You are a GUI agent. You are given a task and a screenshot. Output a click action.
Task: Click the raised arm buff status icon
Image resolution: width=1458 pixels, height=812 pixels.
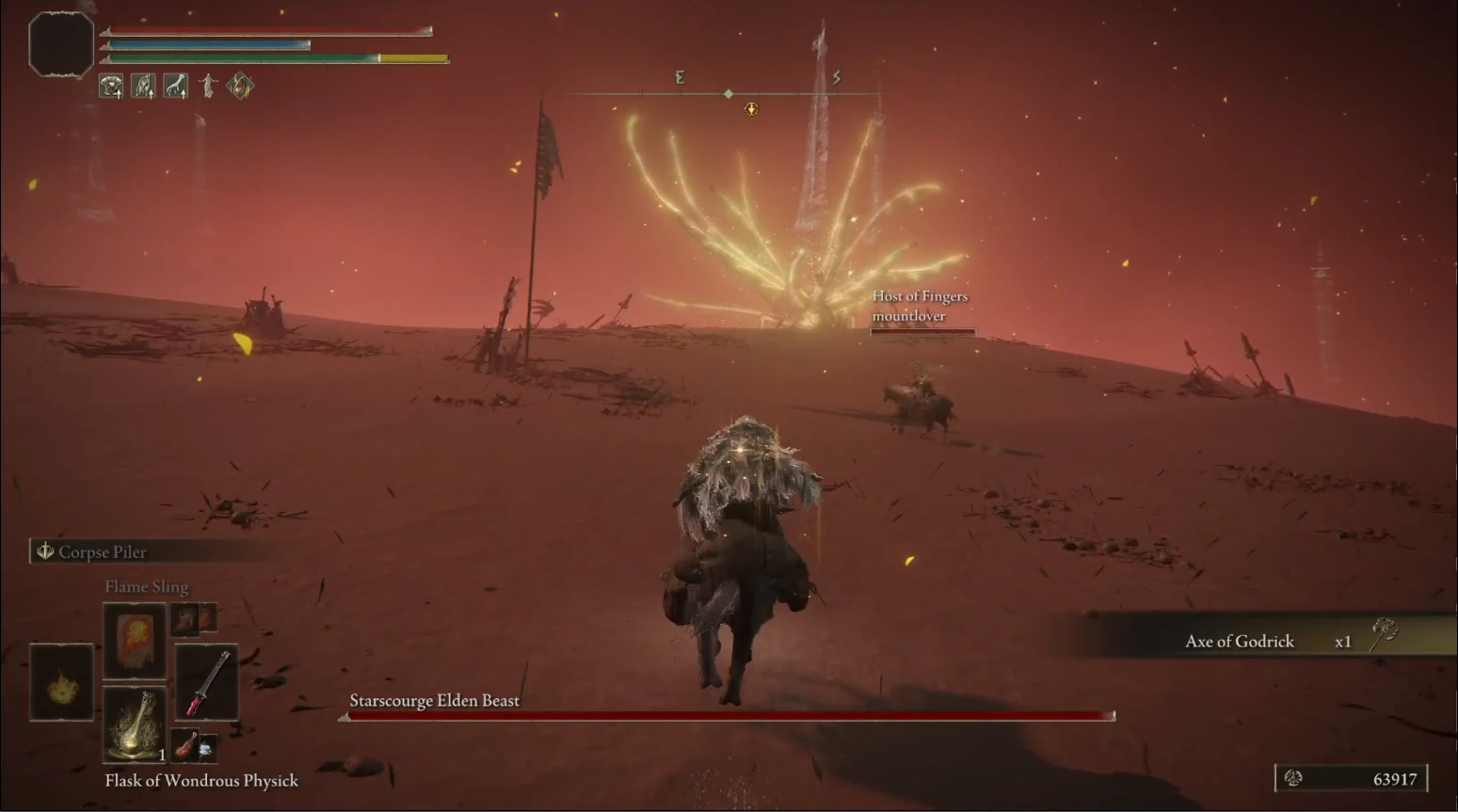click(x=143, y=87)
